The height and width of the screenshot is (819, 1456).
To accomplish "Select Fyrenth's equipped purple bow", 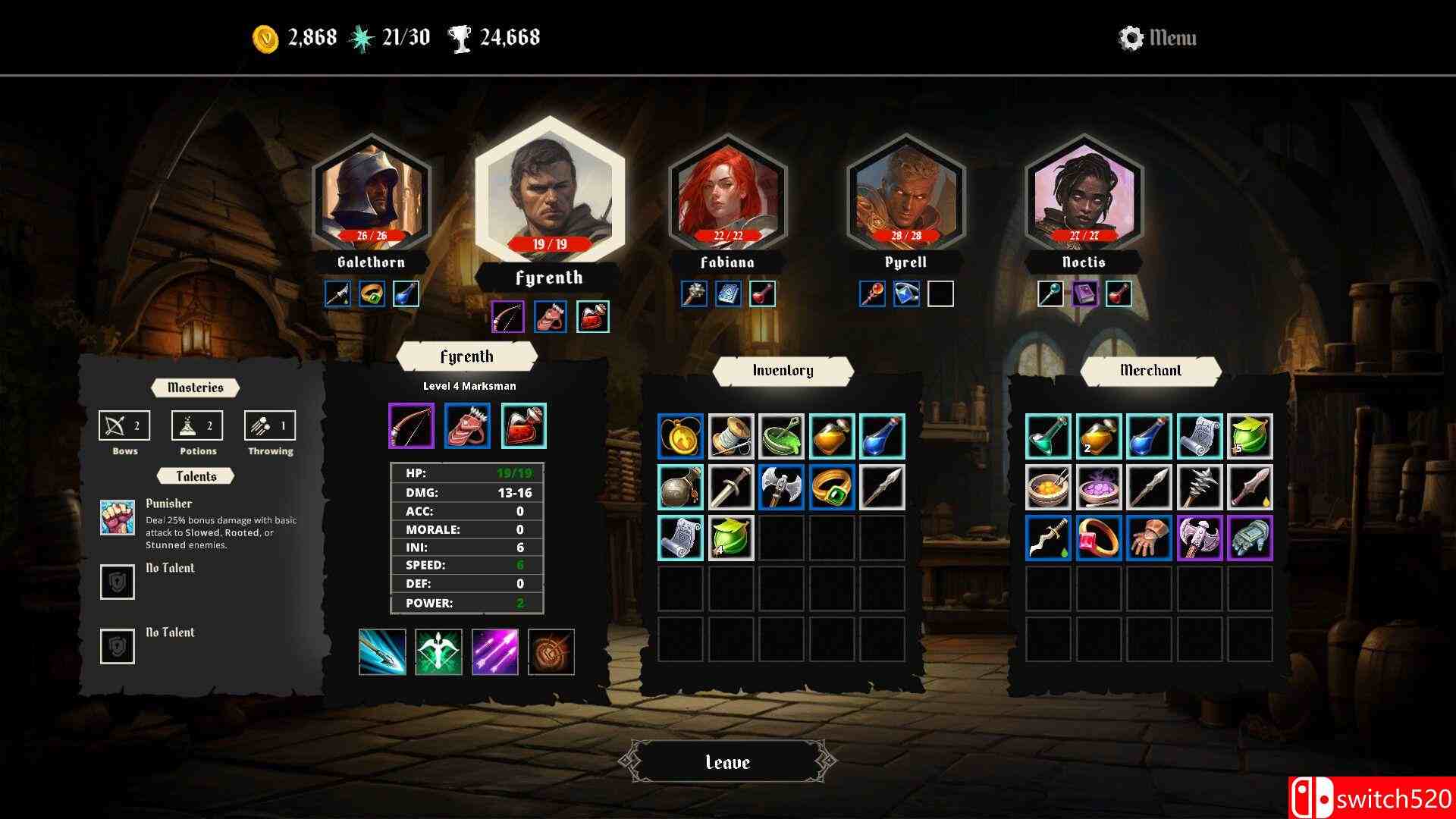I will pyautogui.click(x=410, y=425).
